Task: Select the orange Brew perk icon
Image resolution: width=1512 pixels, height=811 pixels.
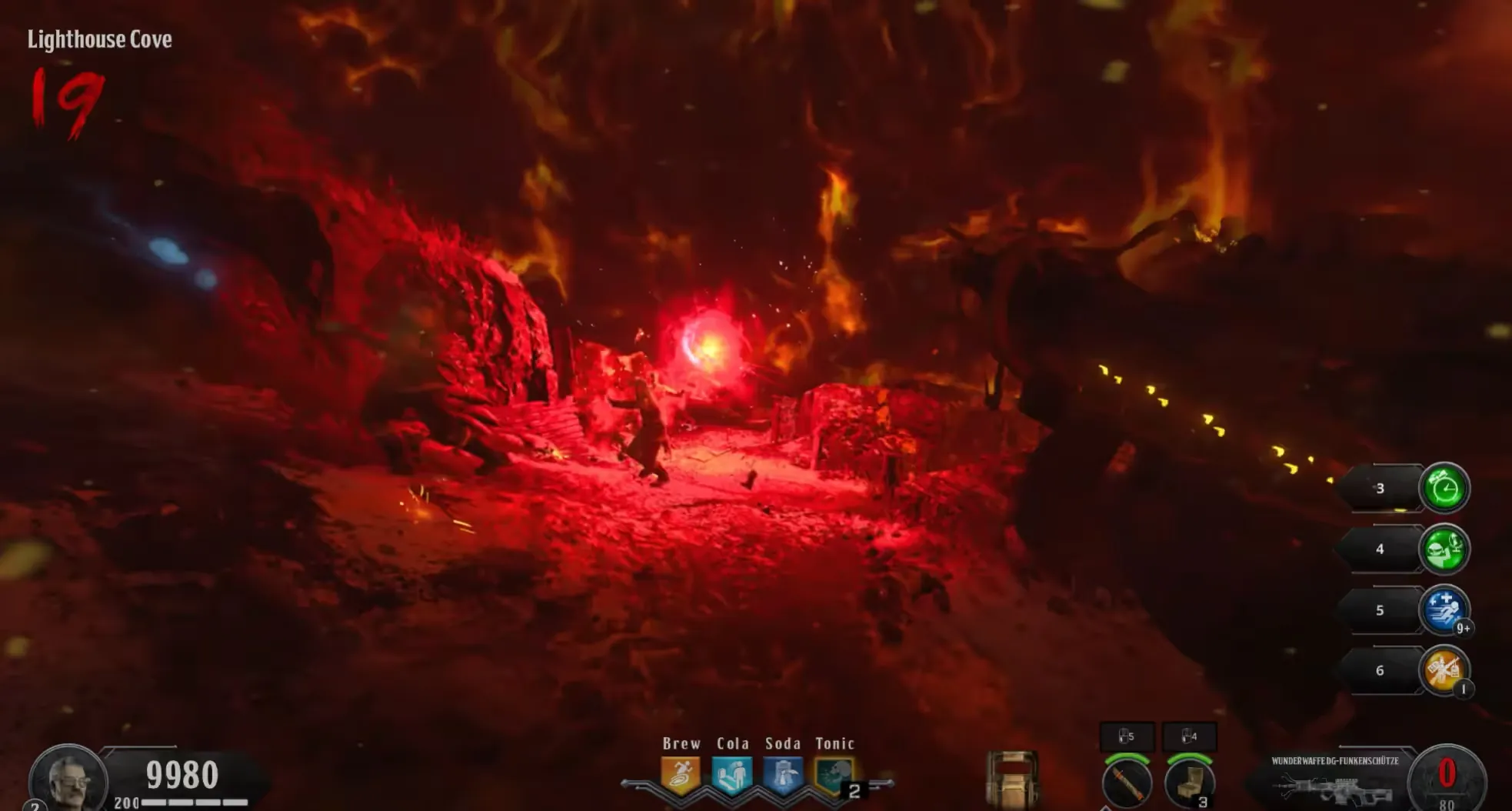Action: (x=681, y=774)
